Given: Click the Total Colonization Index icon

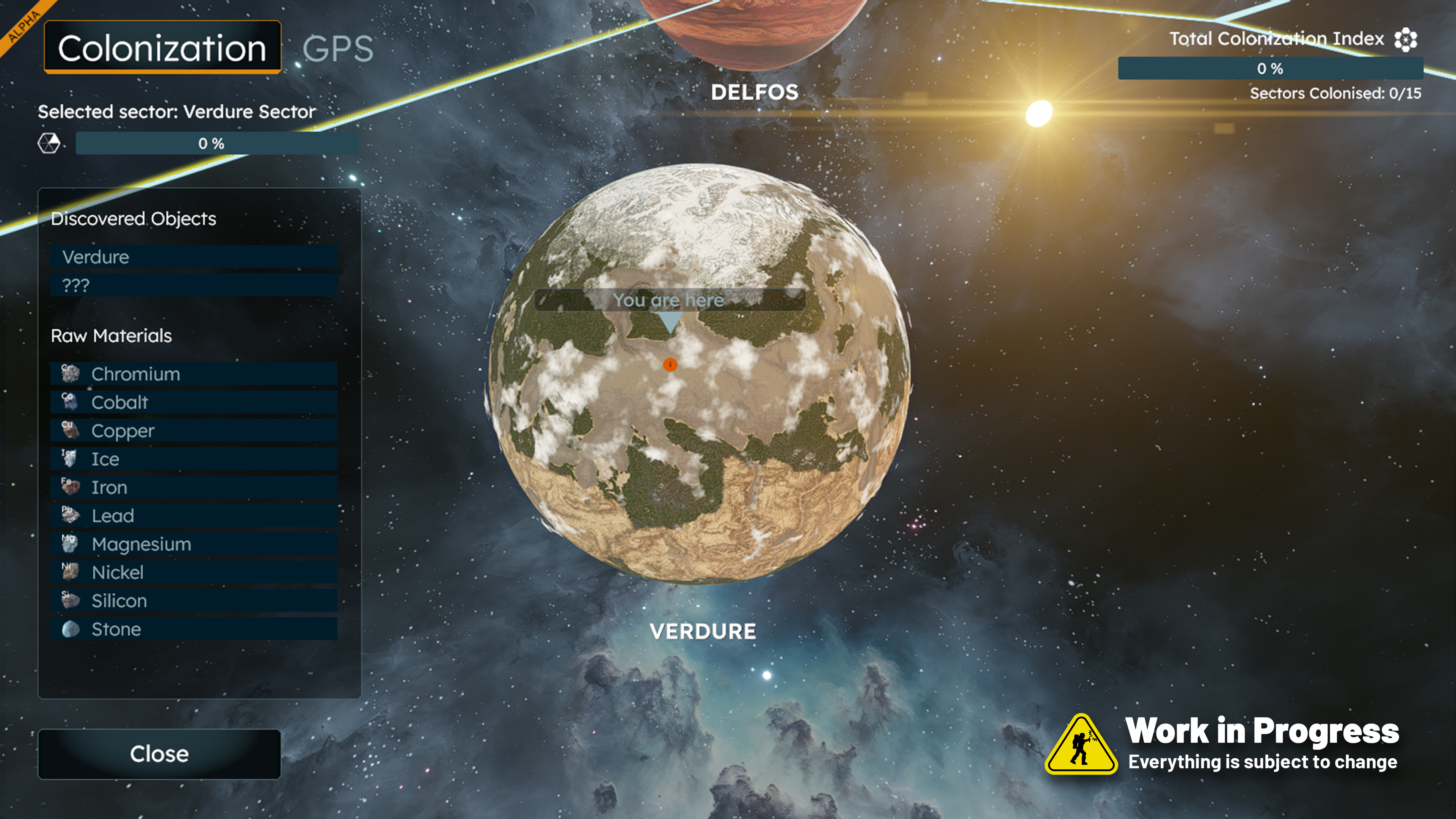Looking at the screenshot, I should 1405,39.
